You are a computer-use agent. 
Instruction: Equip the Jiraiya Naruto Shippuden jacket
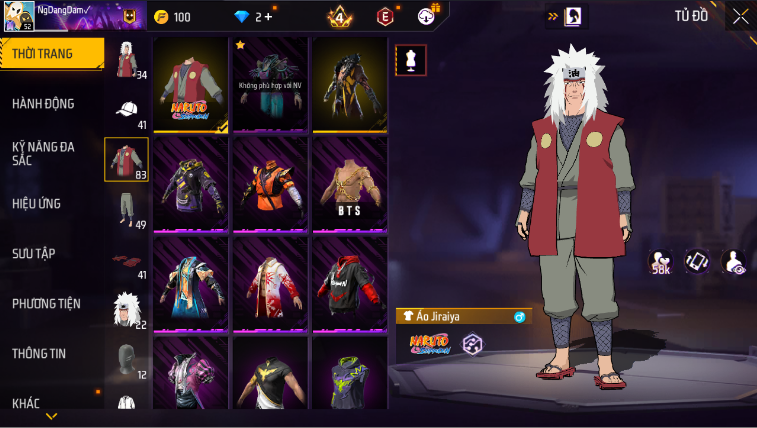pos(191,86)
